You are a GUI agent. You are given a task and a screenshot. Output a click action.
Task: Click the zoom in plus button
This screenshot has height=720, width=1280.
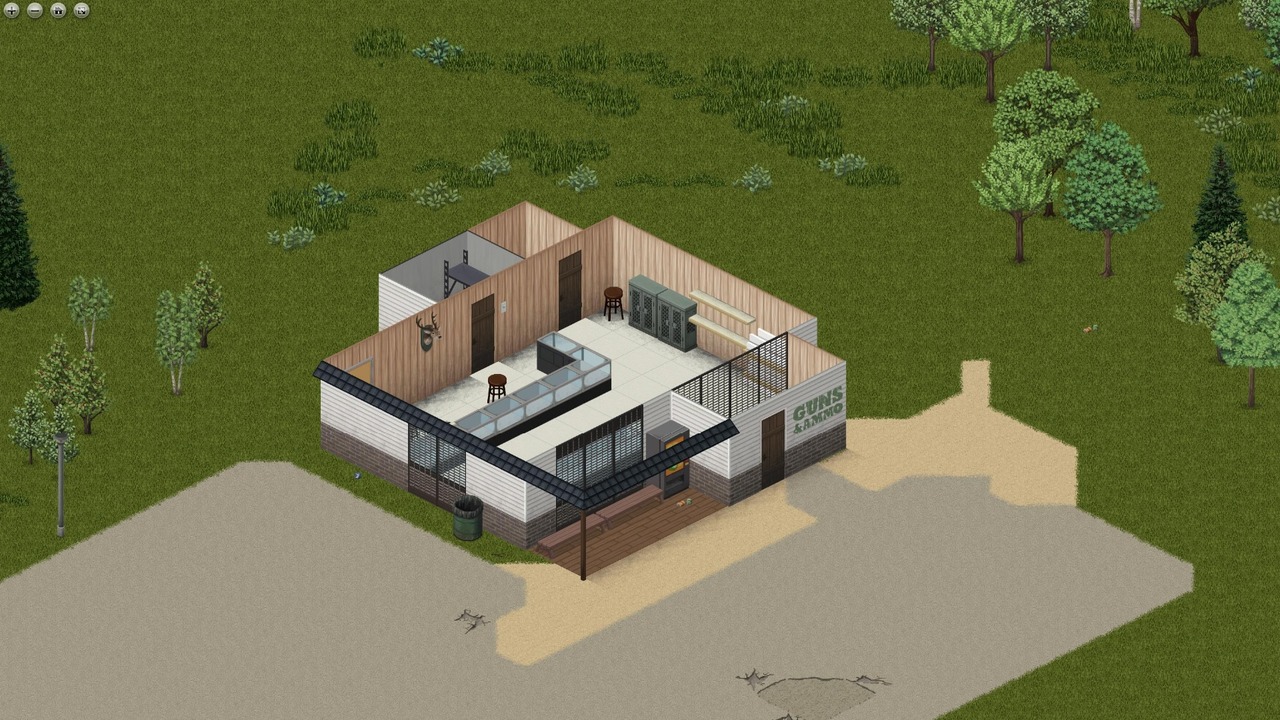[12, 11]
